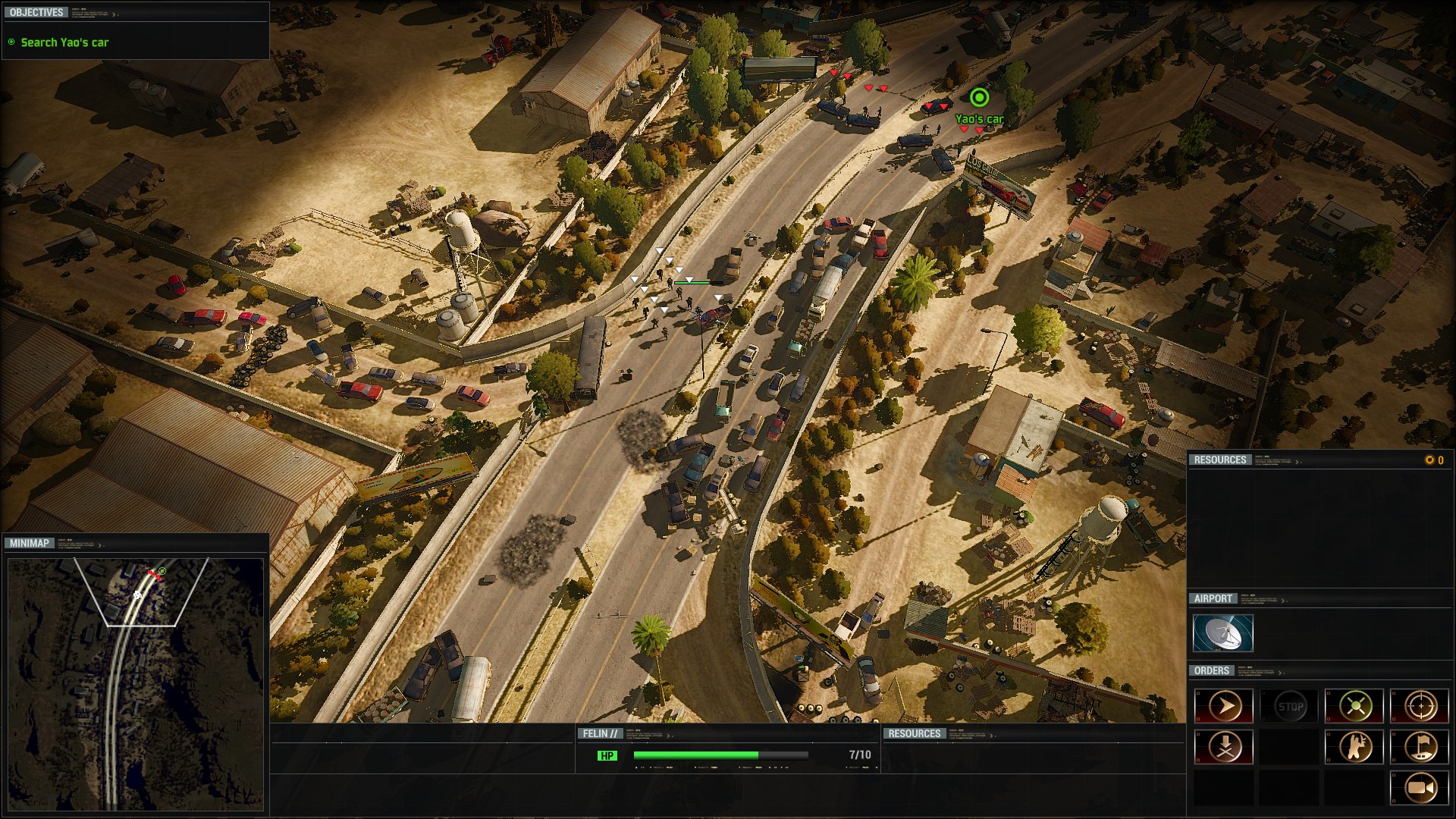Viewport: 1456px width, 819px height.
Task: Toggle the video camera order icon
Action: pos(1420,788)
